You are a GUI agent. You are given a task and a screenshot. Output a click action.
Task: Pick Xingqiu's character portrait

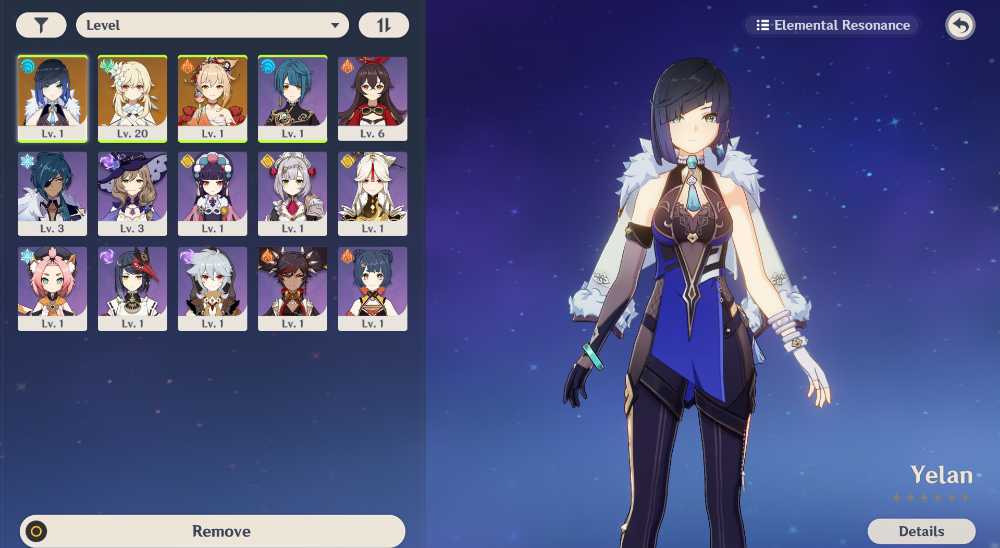(292, 98)
